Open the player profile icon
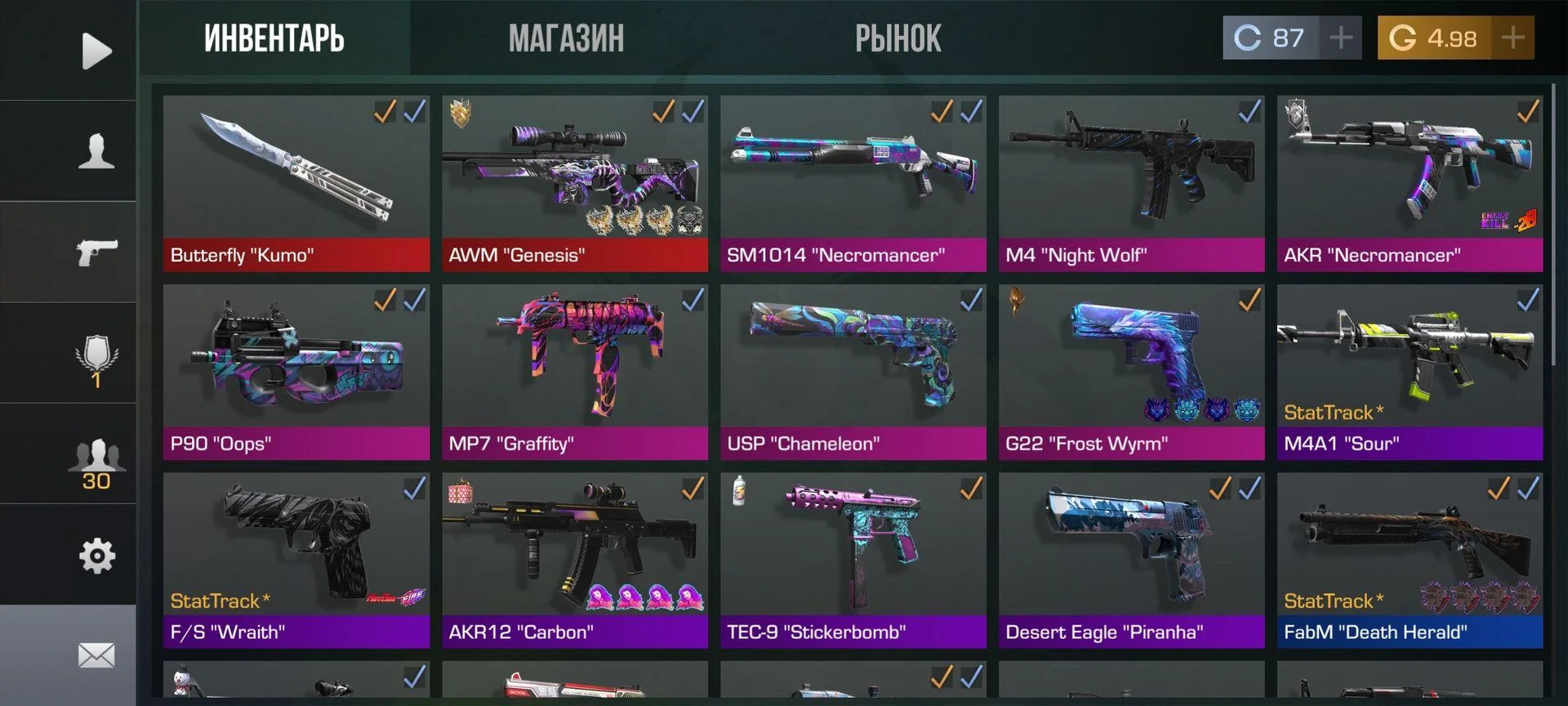This screenshot has height=706, width=1568. click(x=96, y=152)
